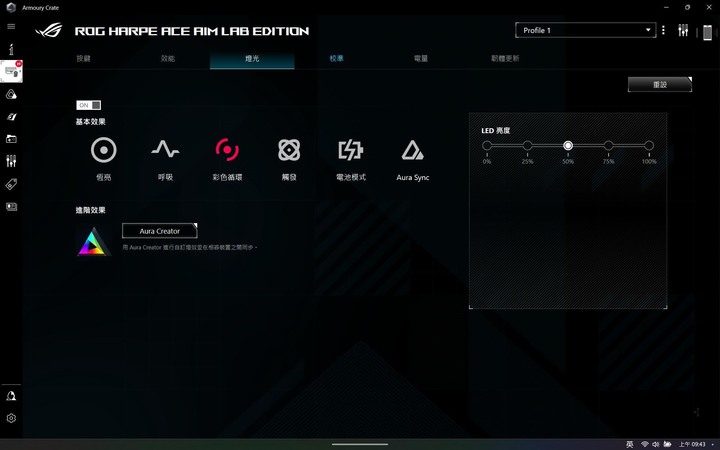
Task: Set LED brightness to 0%
Action: tap(487, 146)
